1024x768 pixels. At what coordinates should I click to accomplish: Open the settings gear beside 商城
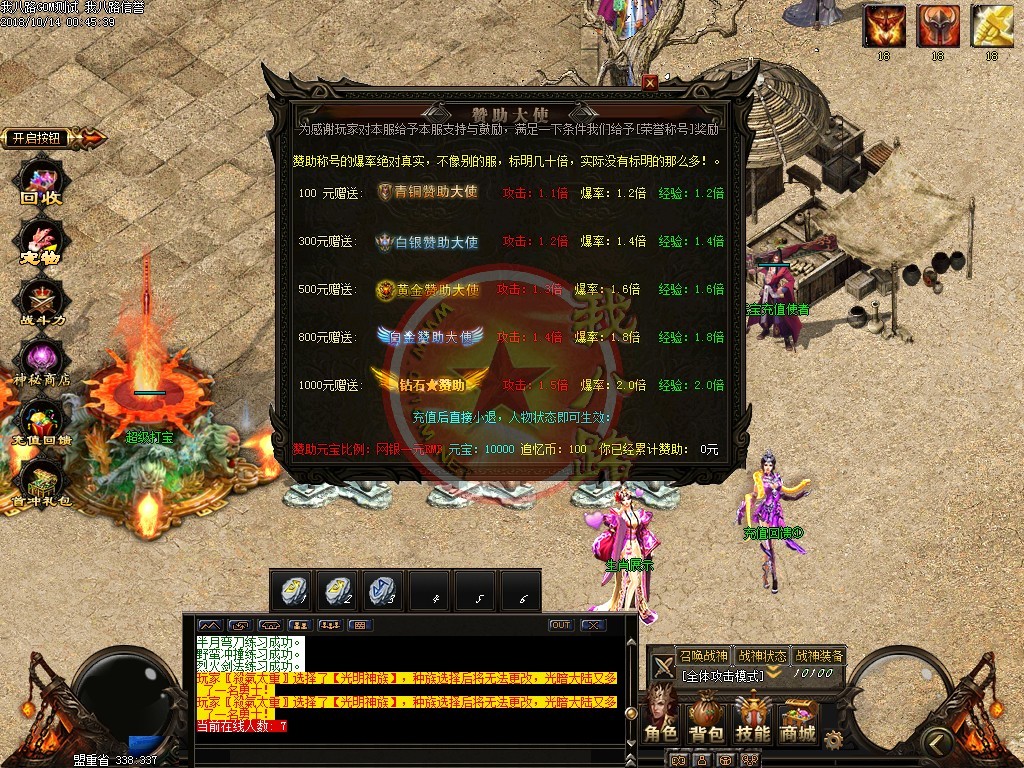[833, 739]
